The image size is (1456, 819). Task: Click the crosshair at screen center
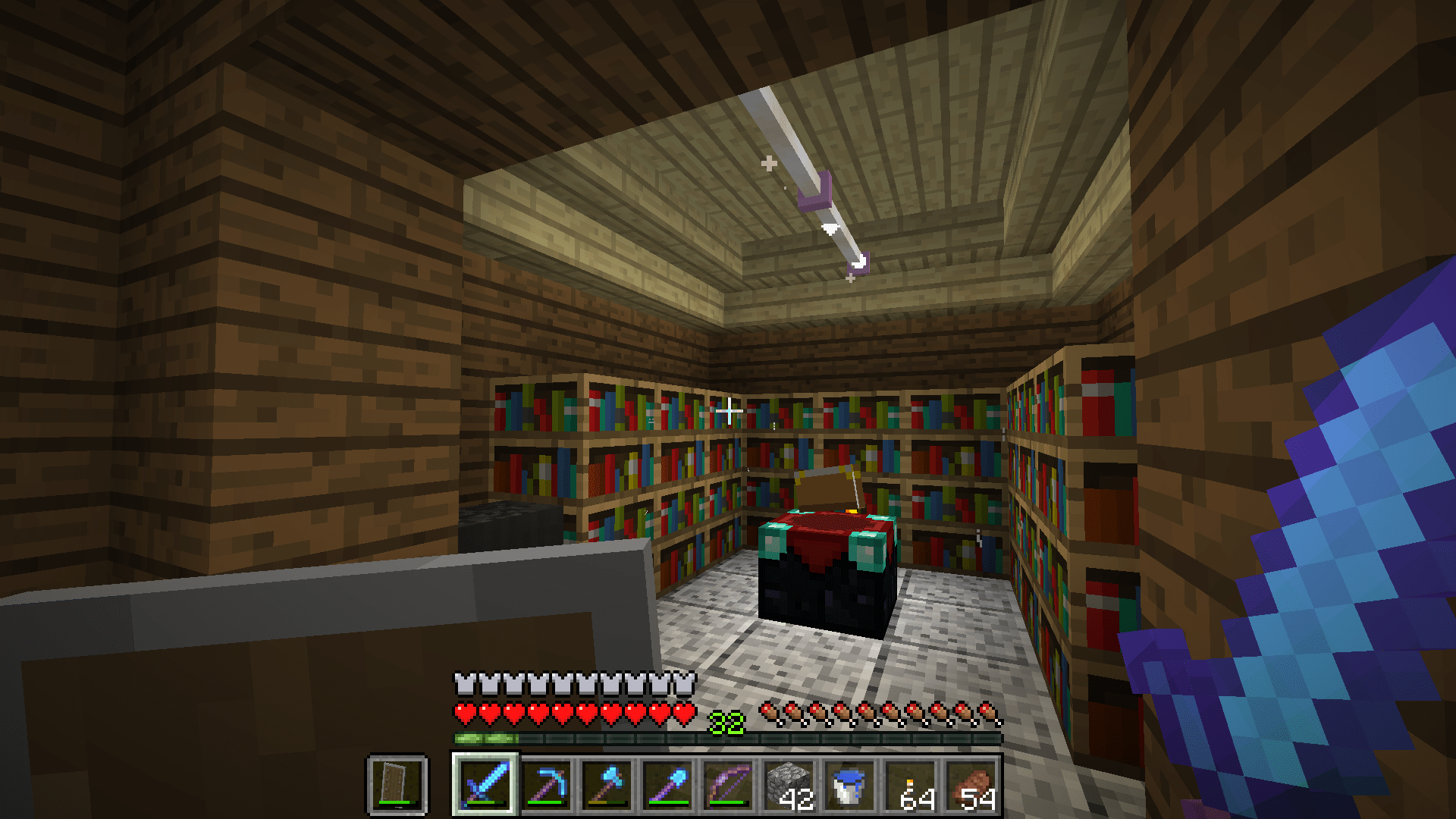(x=728, y=409)
